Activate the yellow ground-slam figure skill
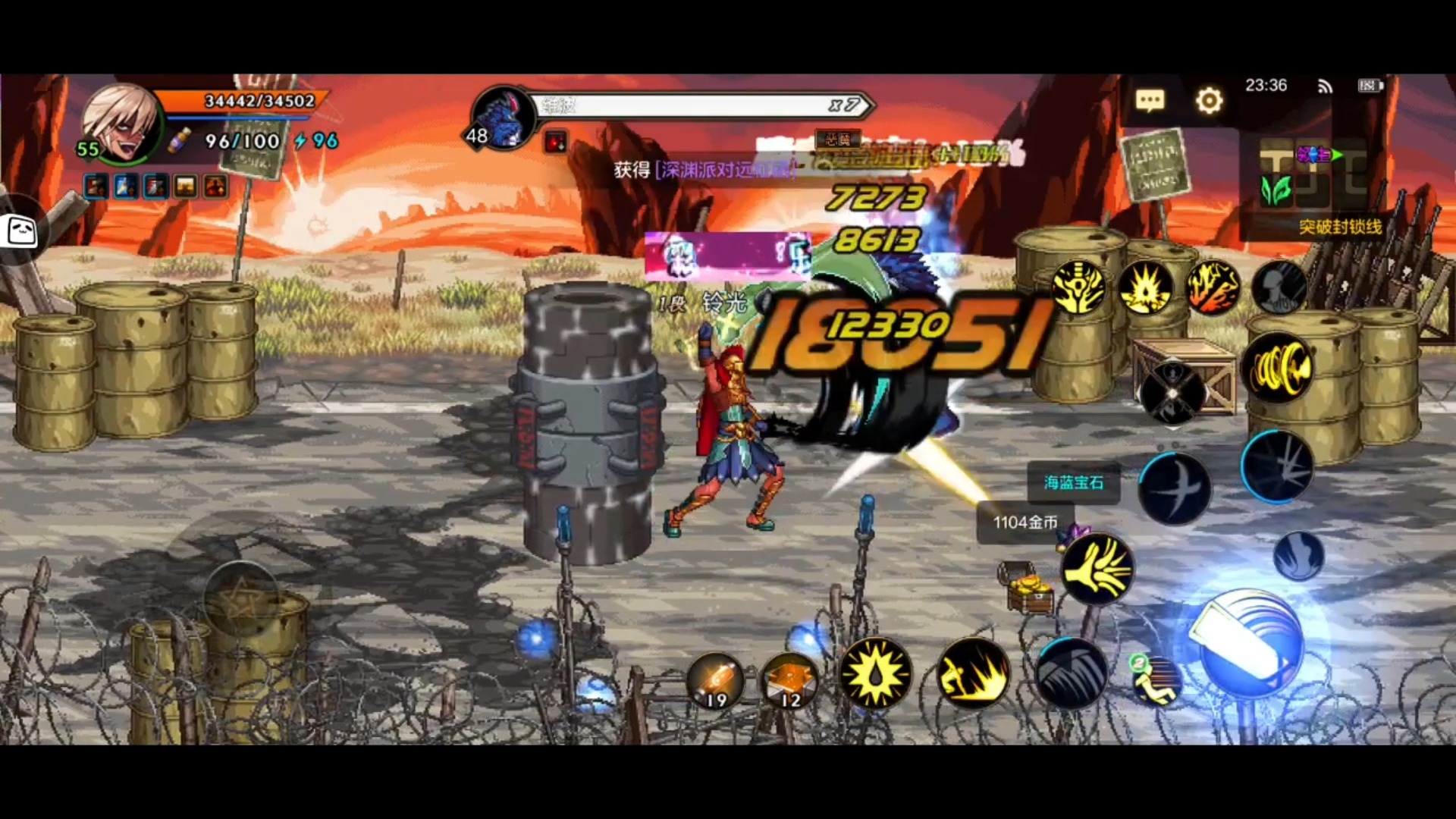 coord(973,673)
